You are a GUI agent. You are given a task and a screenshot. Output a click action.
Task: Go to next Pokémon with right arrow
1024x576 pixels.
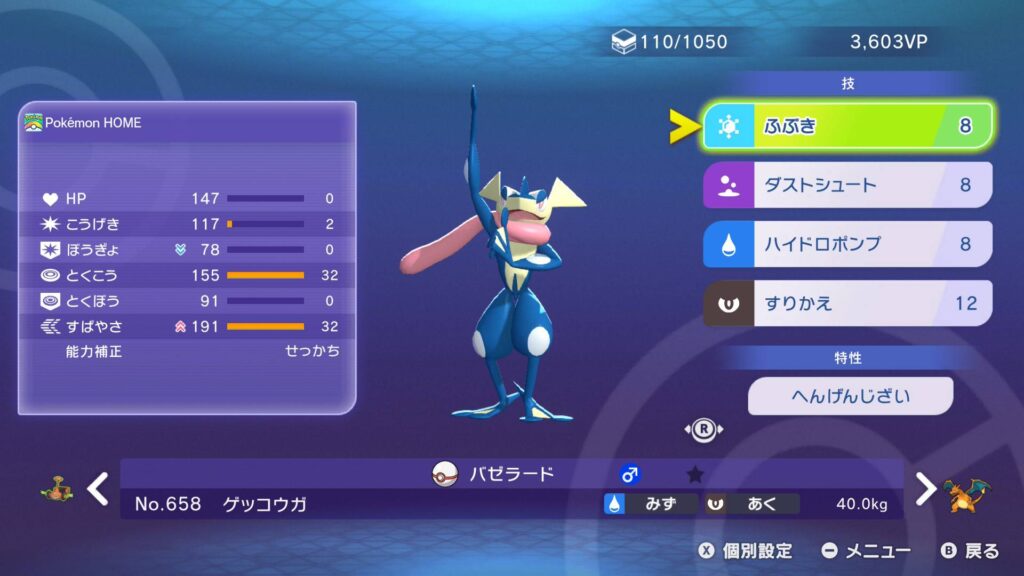coord(926,489)
